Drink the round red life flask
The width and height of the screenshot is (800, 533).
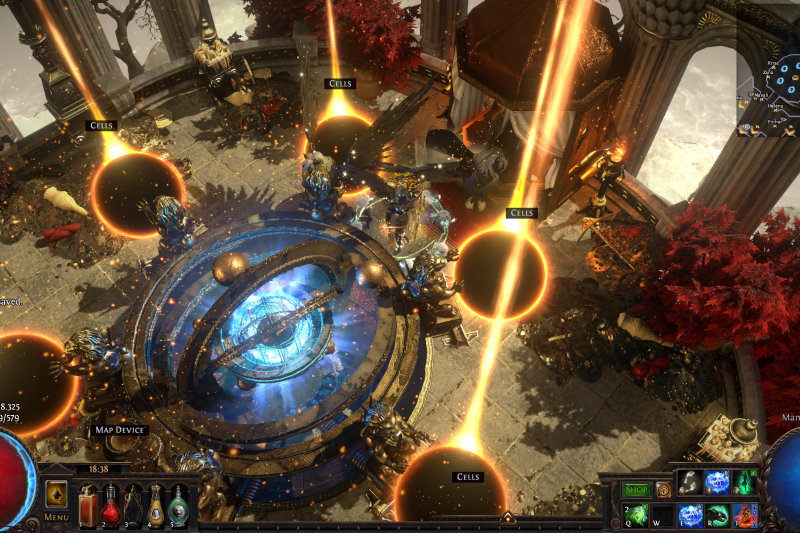coord(110,505)
